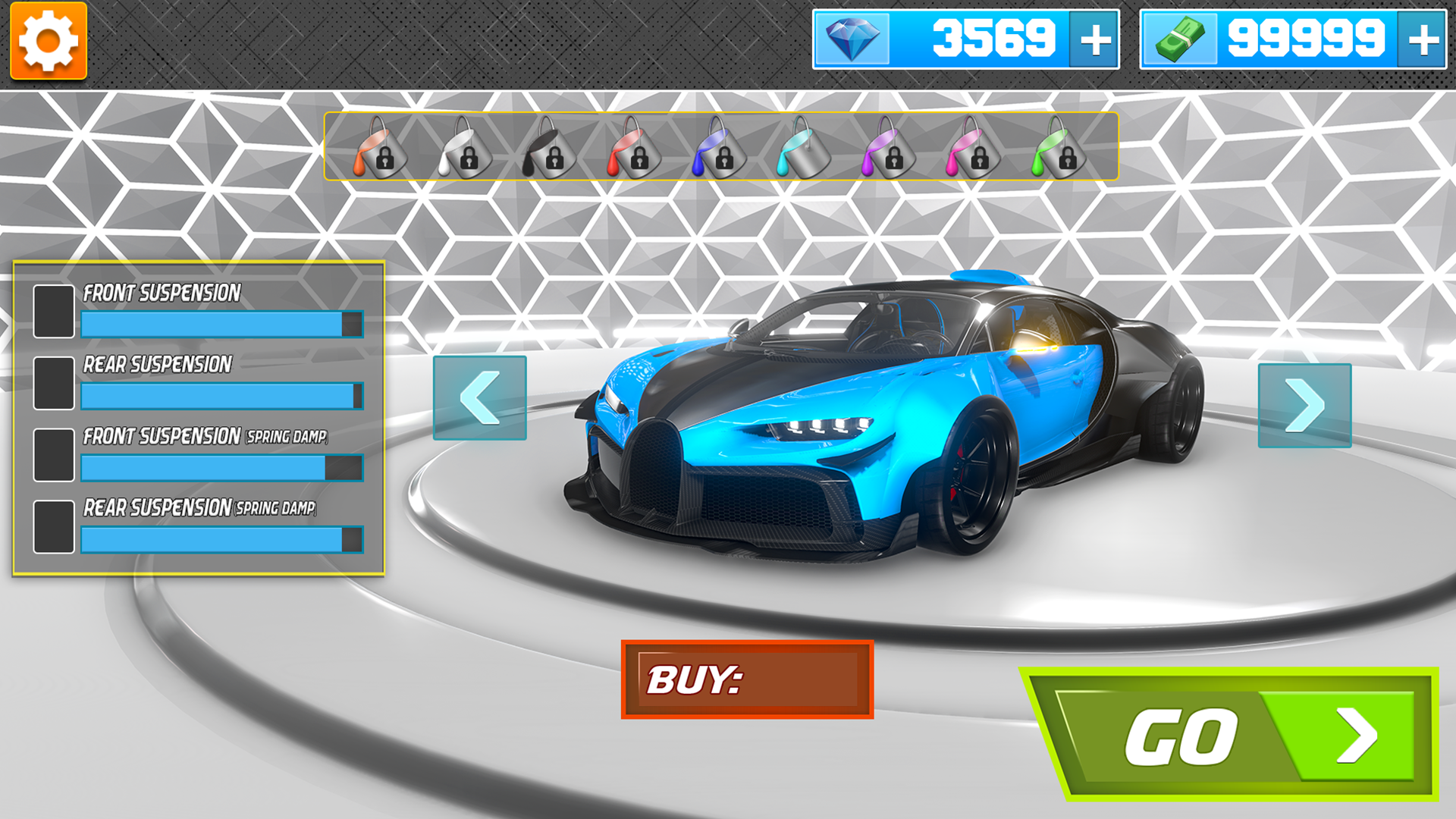The height and width of the screenshot is (819, 1456).
Task: Select the cyan paint color
Action: [805, 148]
